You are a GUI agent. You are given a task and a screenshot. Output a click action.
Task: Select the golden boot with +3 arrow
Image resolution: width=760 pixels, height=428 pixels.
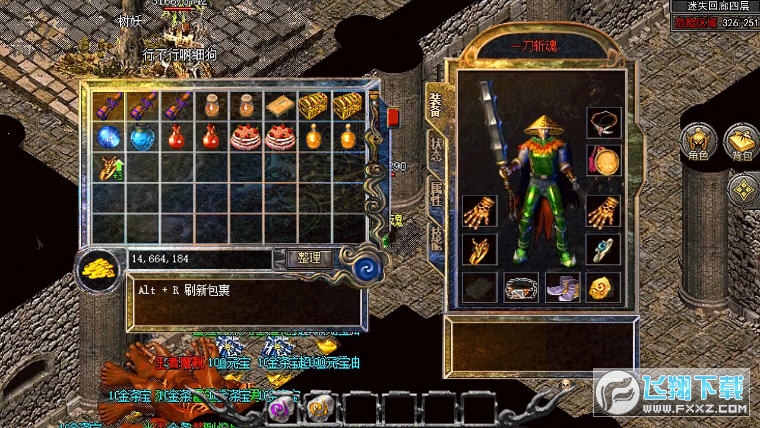click(109, 167)
